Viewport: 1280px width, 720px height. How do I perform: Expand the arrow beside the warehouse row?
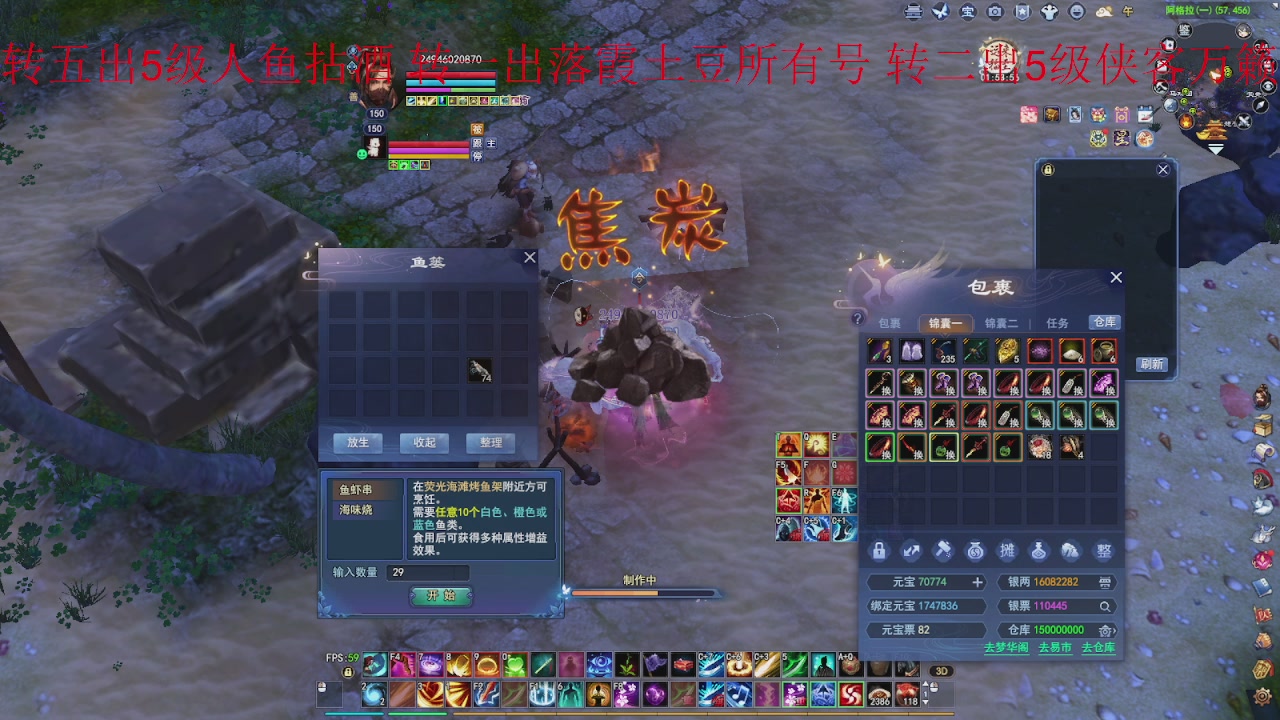click(1117, 630)
